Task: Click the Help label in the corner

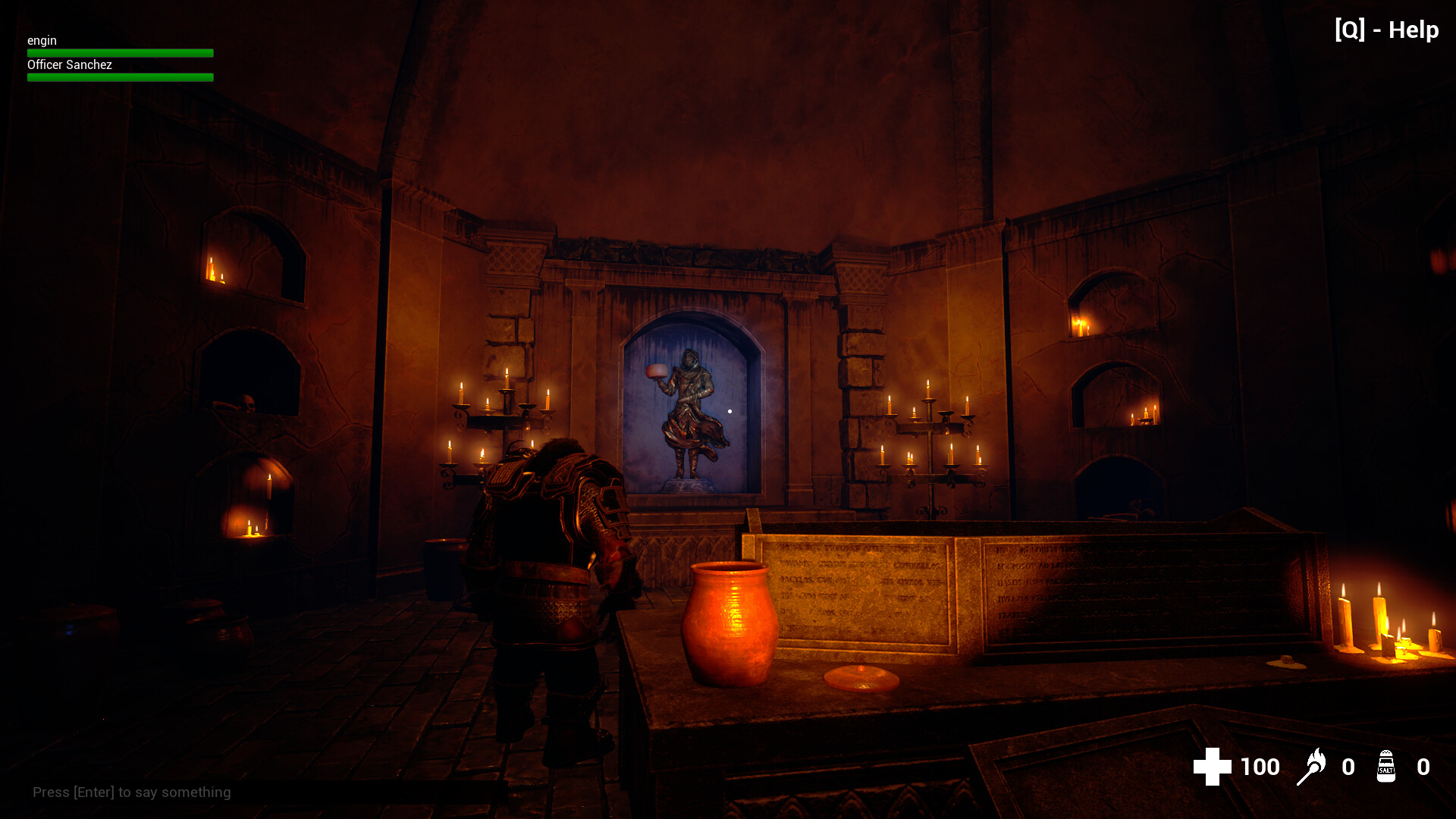Action: pos(1412,30)
